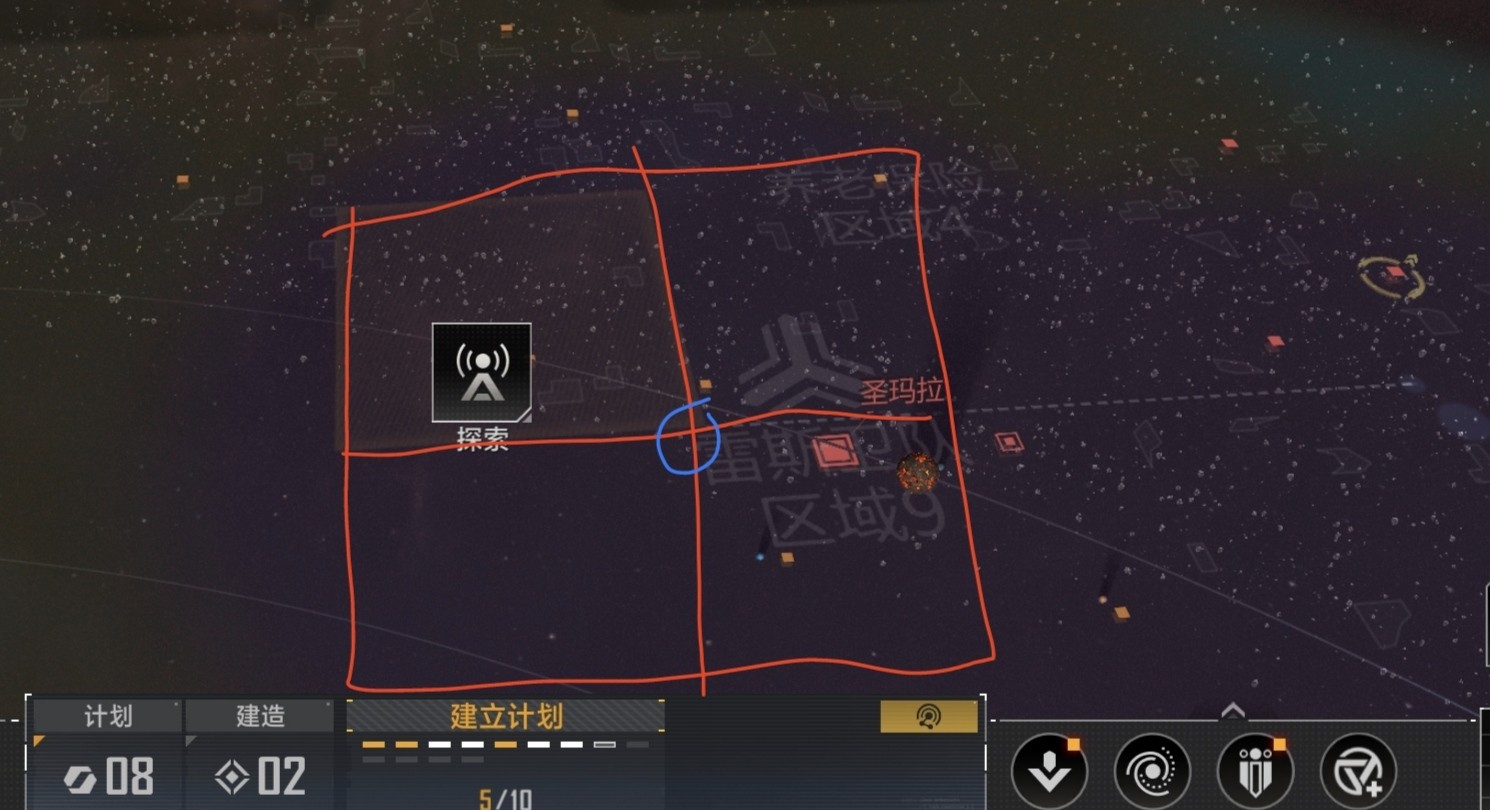Select the 圣玛拉 red map marker
Image resolution: width=1490 pixels, height=810 pixels.
point(835,452)
